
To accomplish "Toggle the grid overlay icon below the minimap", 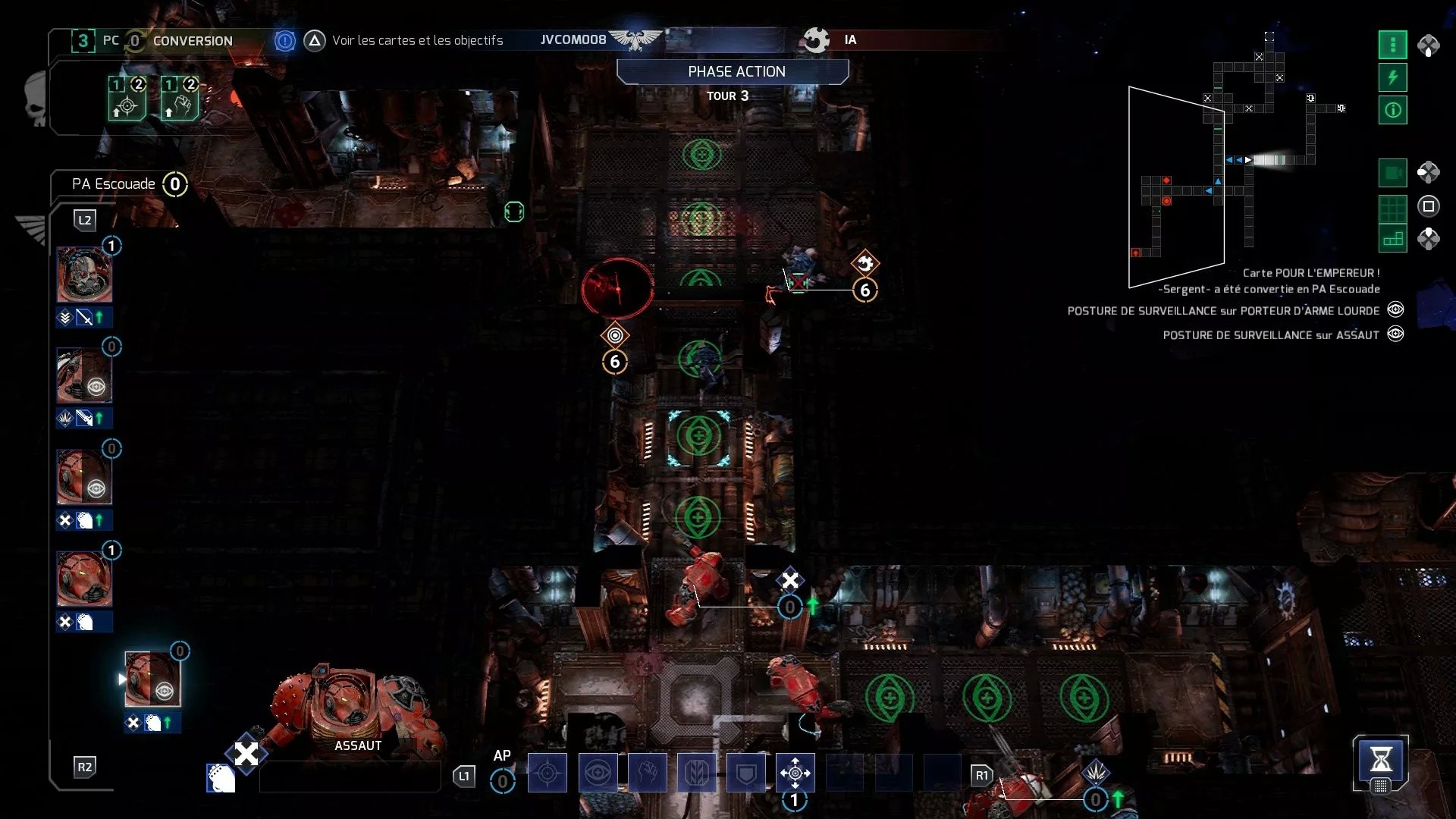I will 1392,206.
